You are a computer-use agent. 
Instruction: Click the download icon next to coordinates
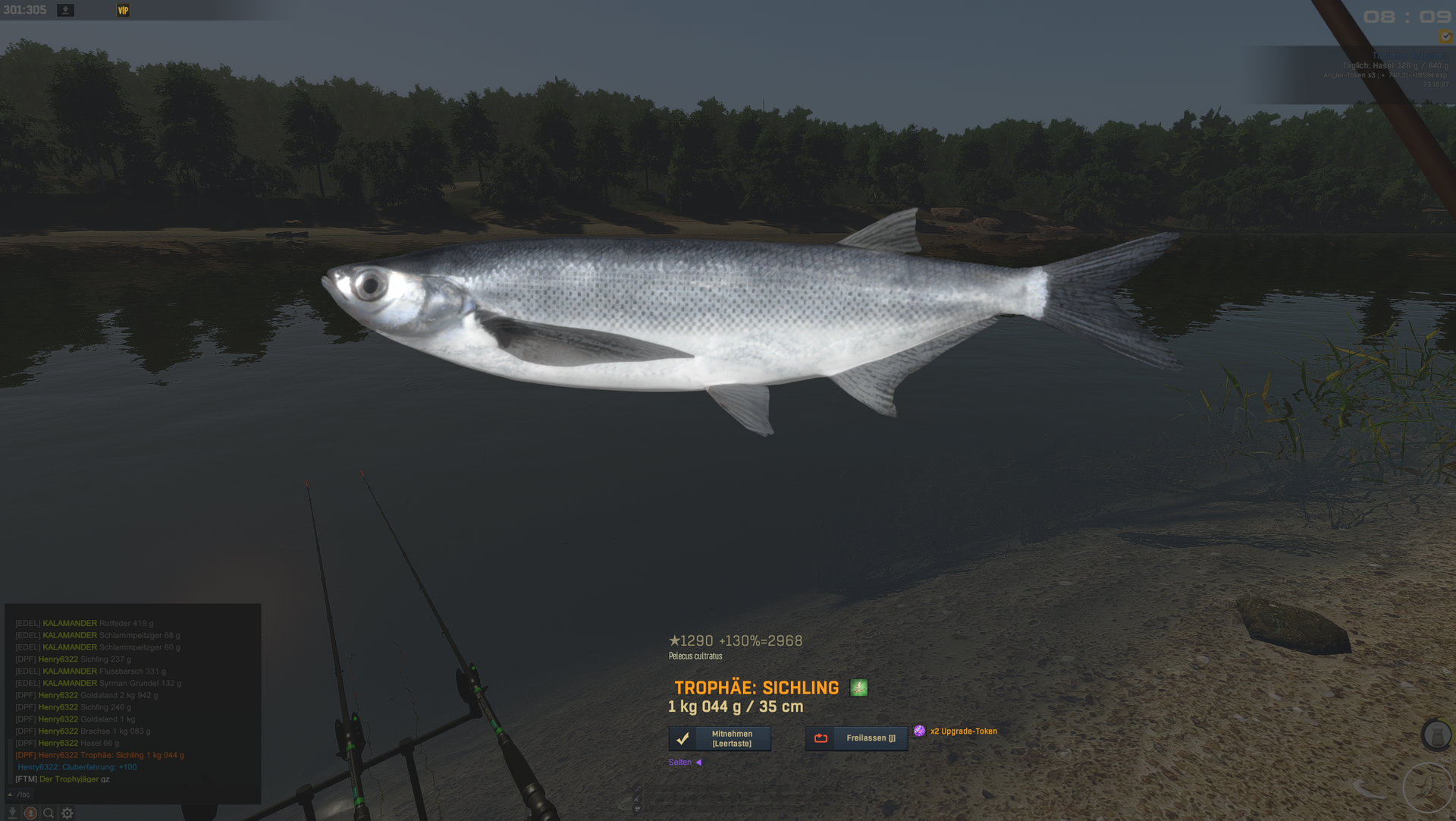coord(66,10)
